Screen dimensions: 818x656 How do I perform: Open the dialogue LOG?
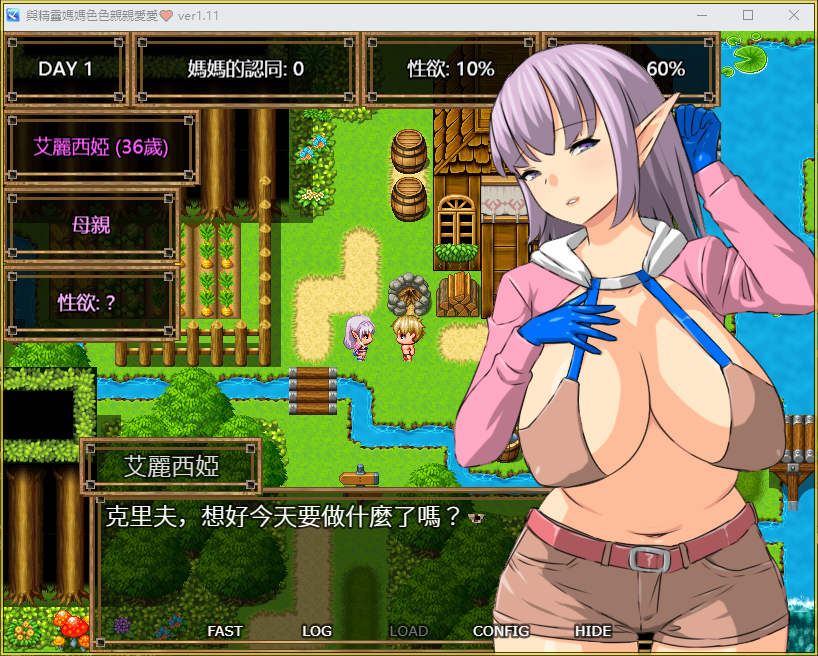[317, 631]
